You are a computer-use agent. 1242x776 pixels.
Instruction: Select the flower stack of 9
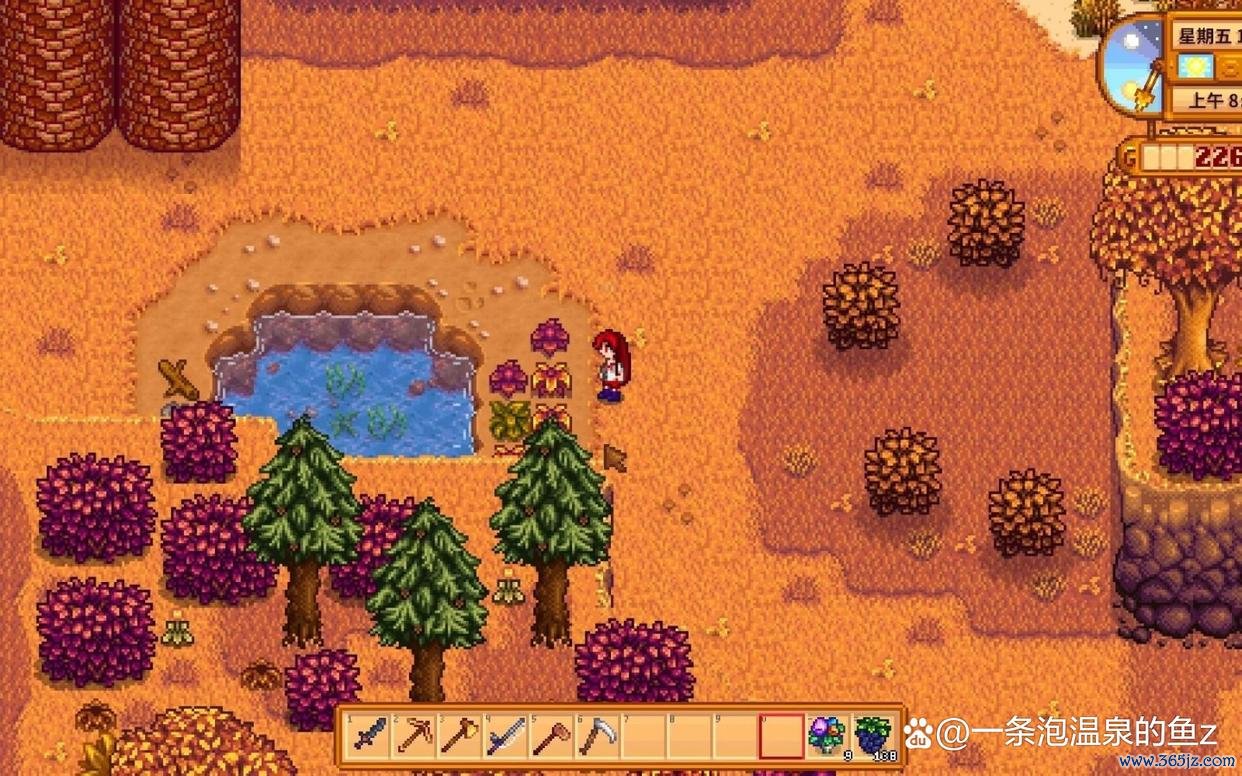pyautogui.click(x=826, y=736)
